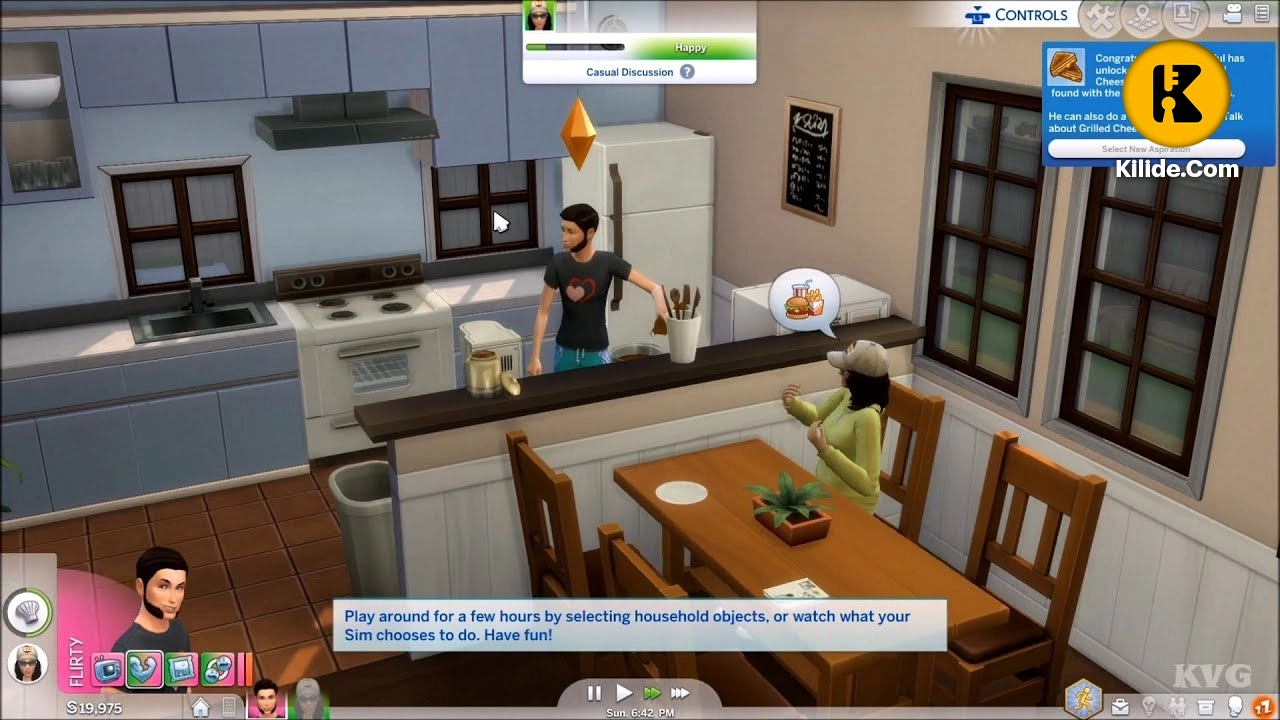
Task: Open the Map View icon
Action: 1140,16
